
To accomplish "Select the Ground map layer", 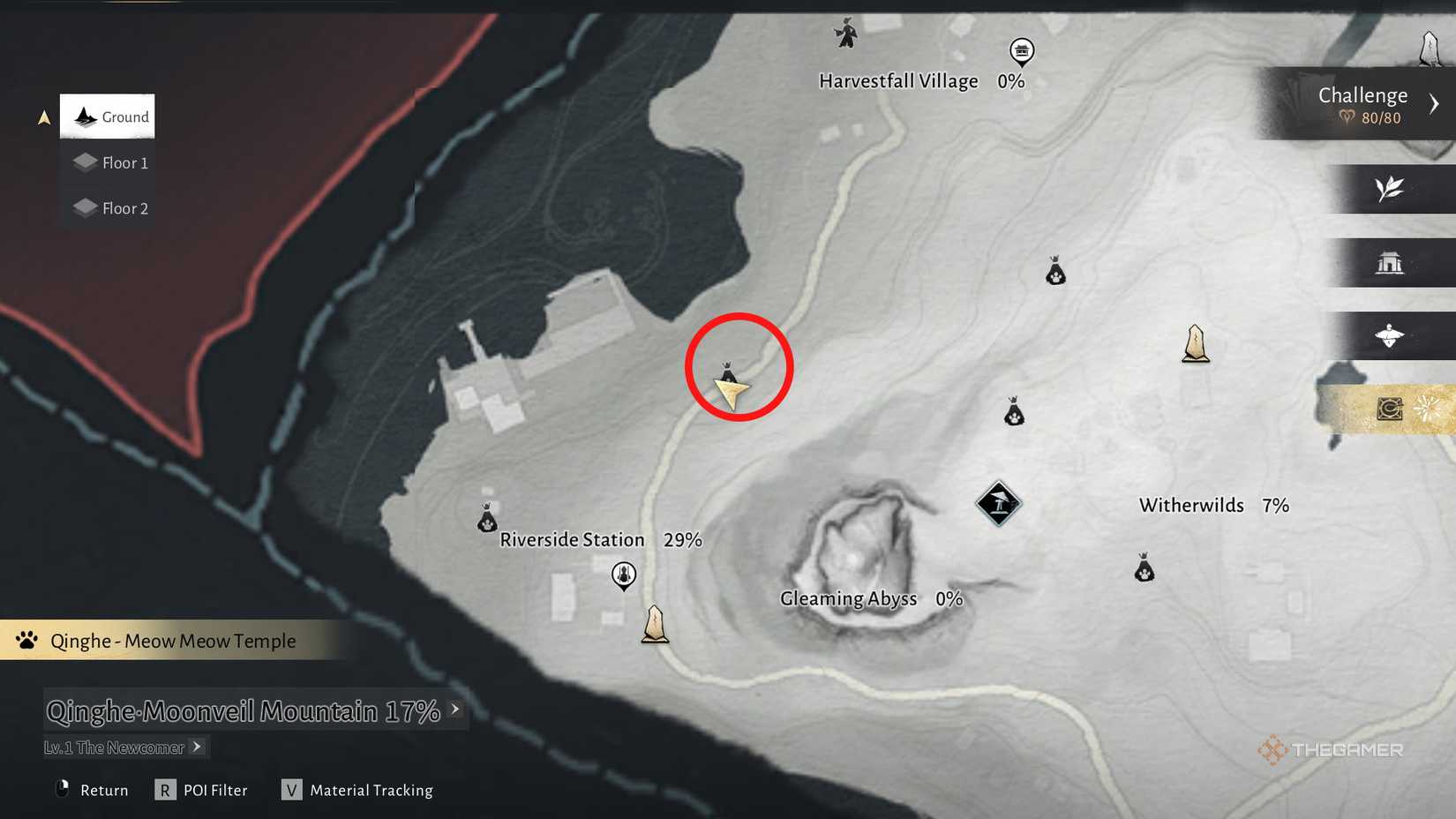I will tap(108, 116).
